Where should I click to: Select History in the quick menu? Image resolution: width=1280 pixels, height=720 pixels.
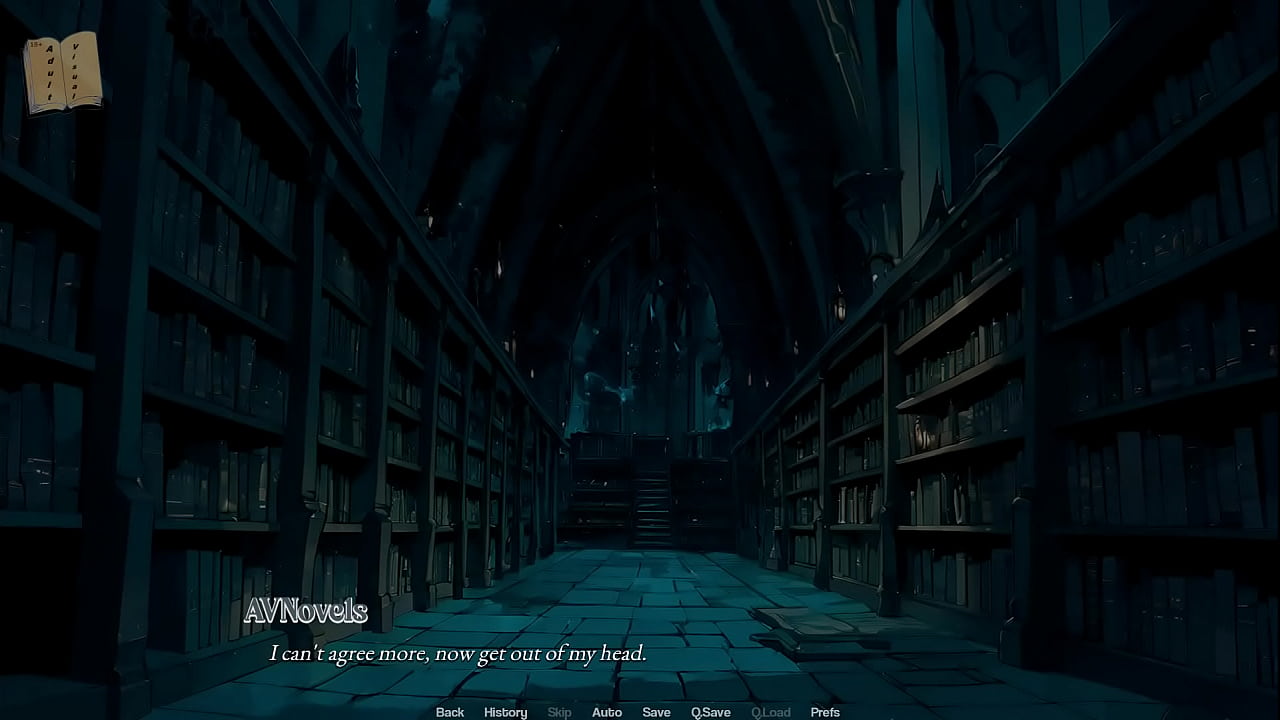click(x=505, y=712)
